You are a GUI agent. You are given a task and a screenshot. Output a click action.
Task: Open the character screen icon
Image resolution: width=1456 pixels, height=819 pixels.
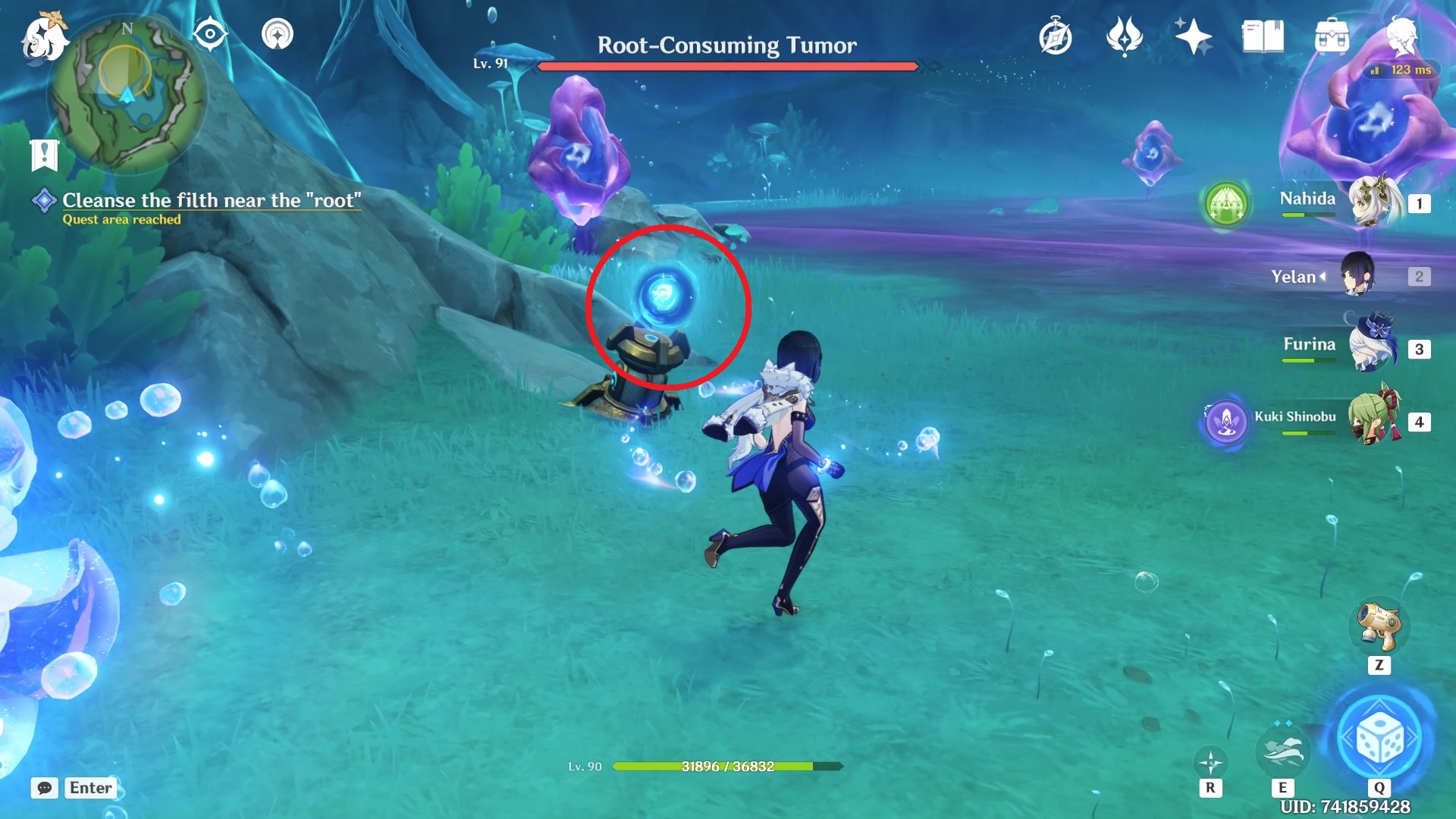pyautogui.click(x=1401, y=36)
